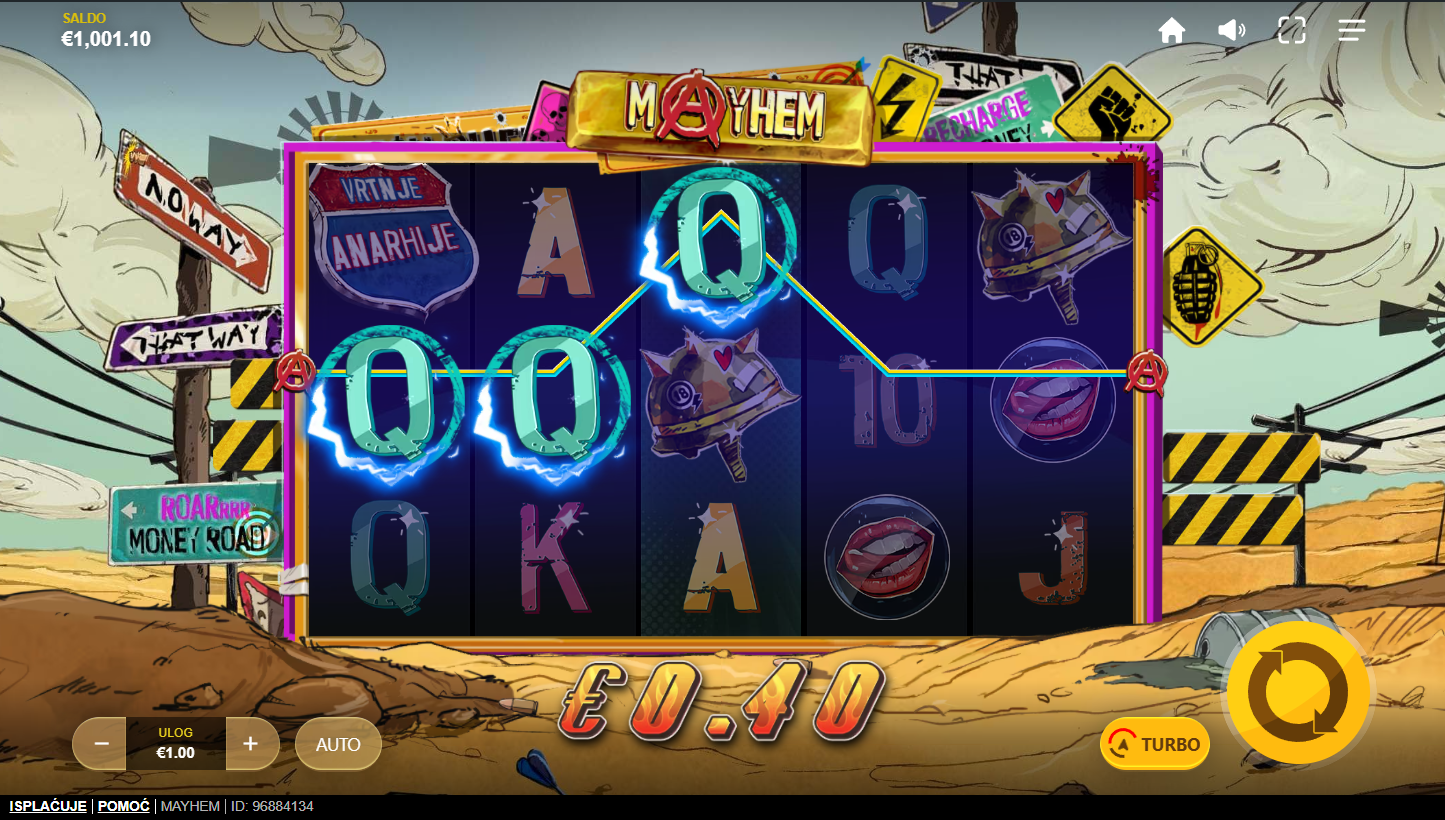Screen dimensions: 1445x820
Task: Increase the bet with the plus button
Action: click(x=251, y=744)
